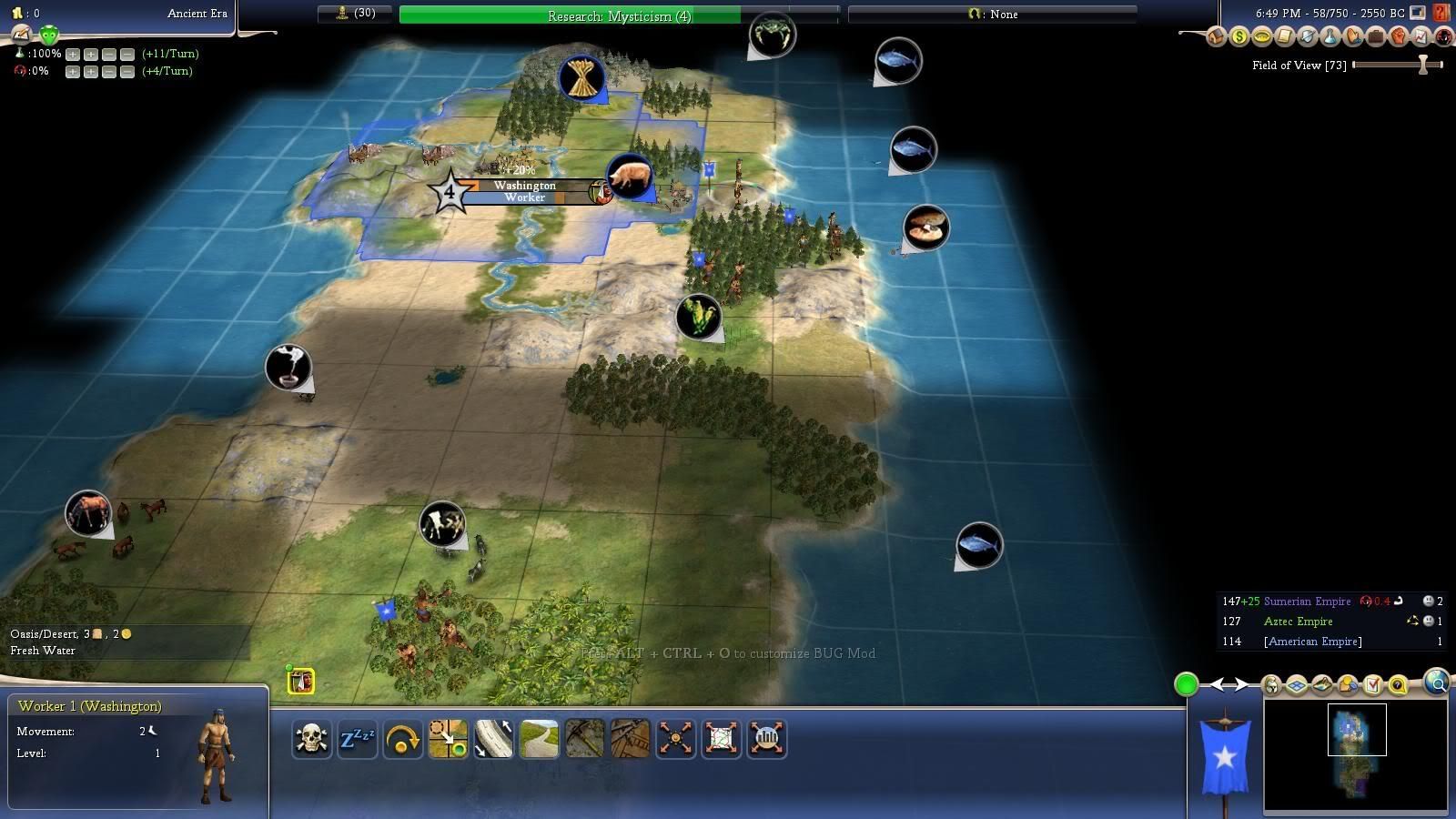
Task: Open the Technology Advisor flask icon
Action: [1330, 37]
